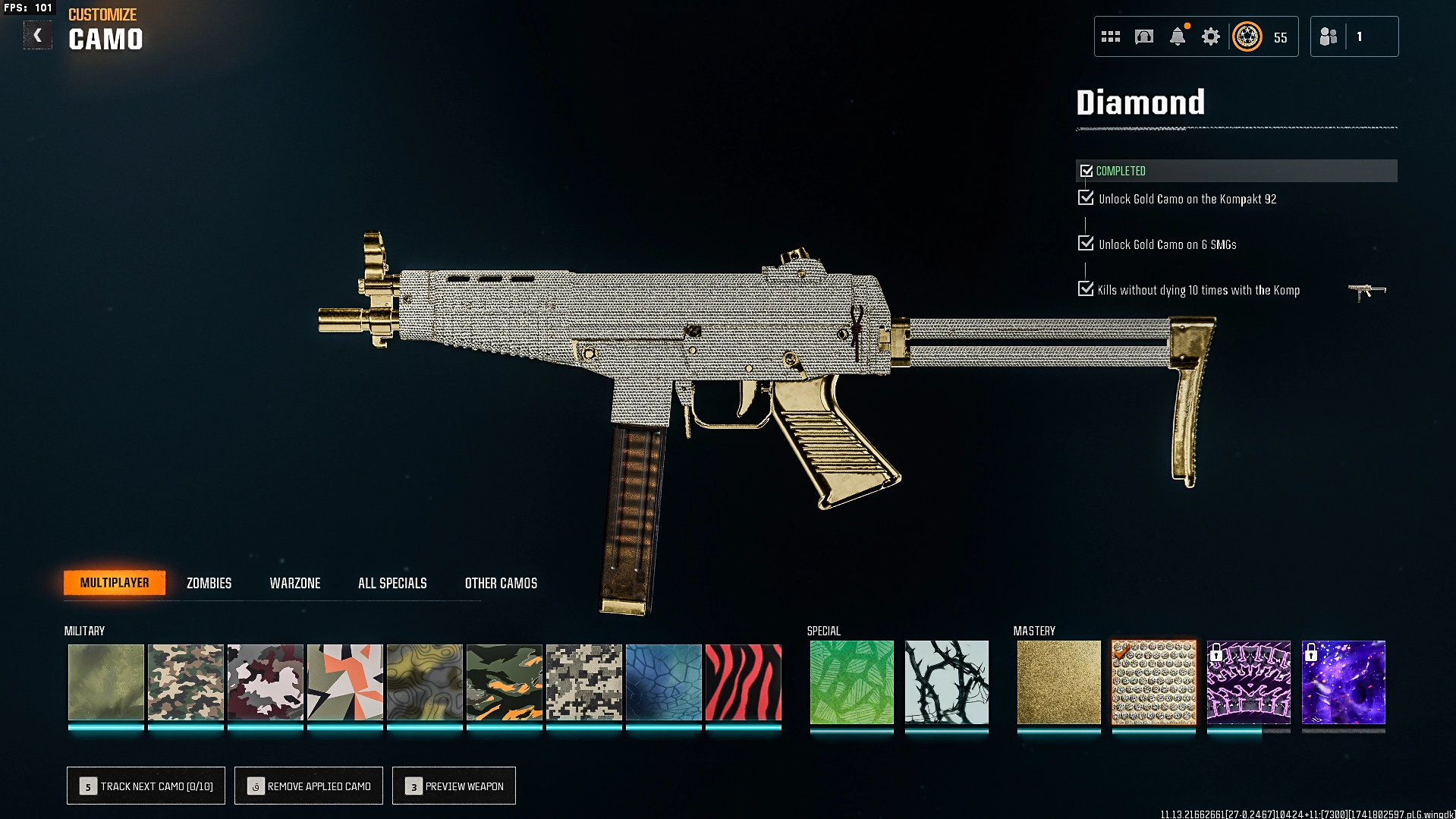Open the grid menu icon

tap(1111, 36)
